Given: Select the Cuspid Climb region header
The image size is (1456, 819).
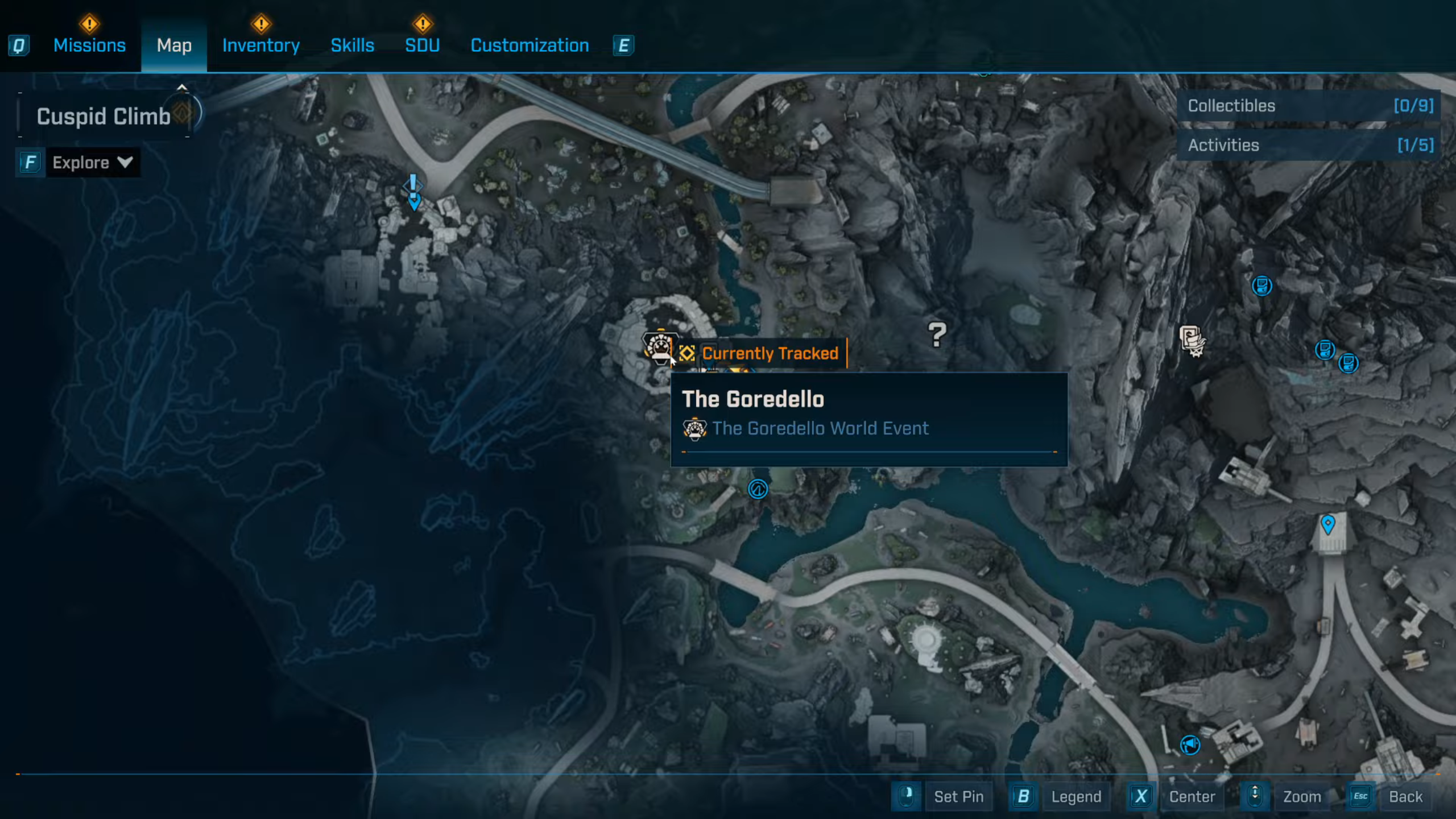Looking at the screenshot, I should (104, 116).
